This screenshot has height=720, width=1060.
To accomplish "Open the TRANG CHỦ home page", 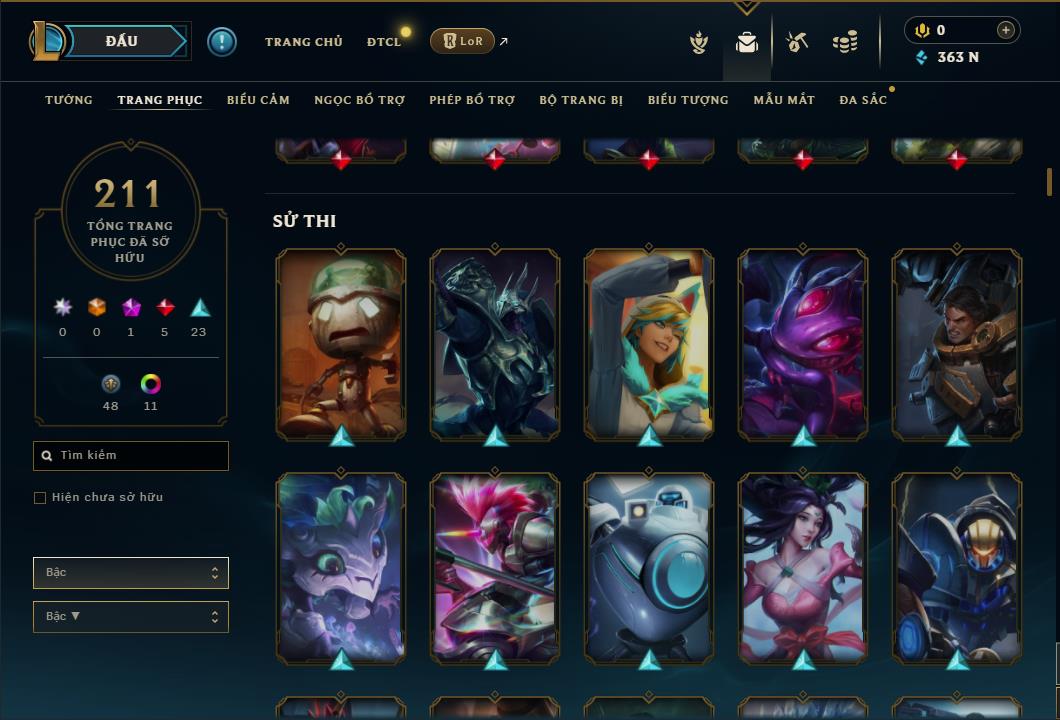I will (x=303, y=42).
